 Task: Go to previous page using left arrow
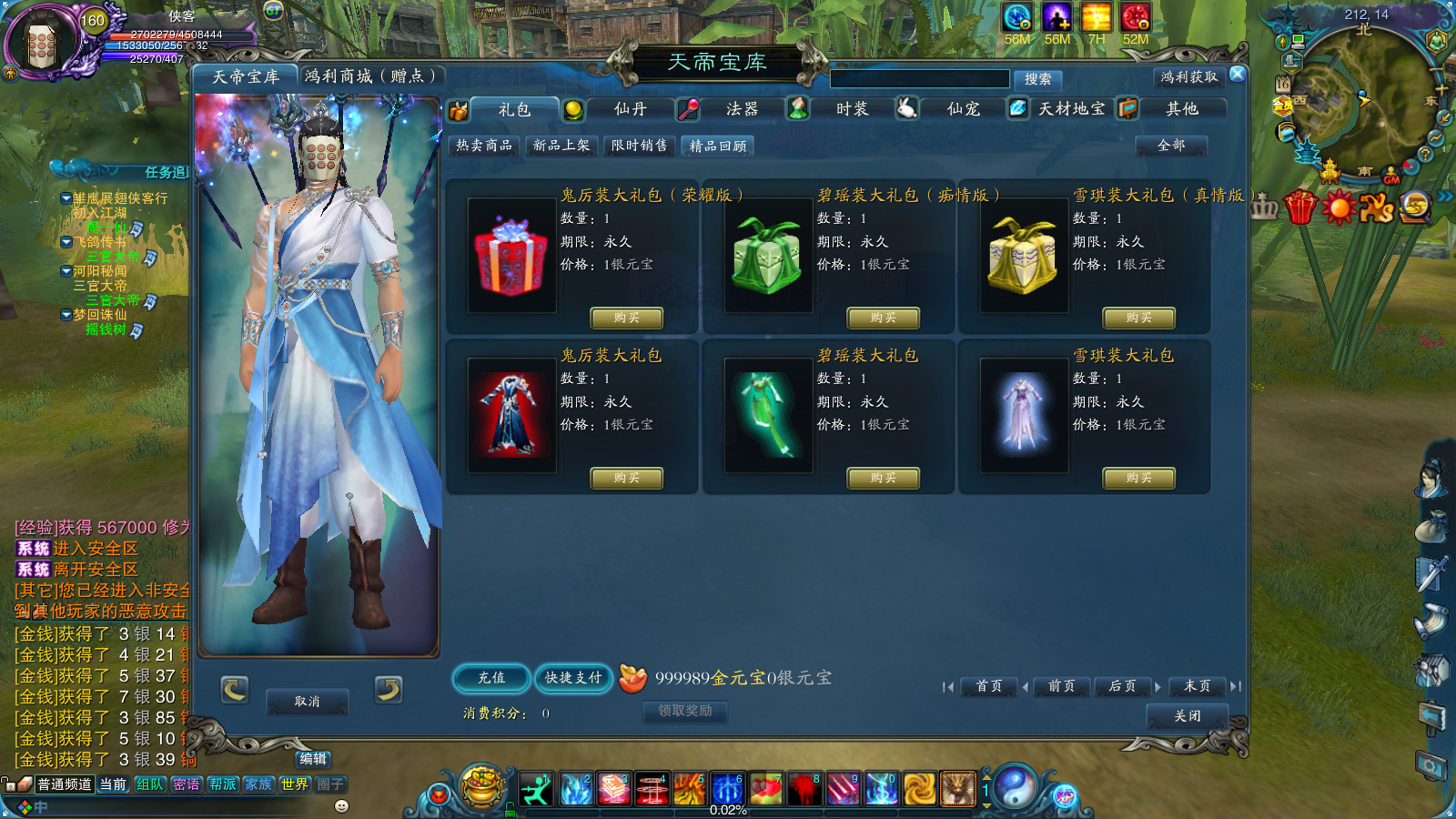[1026, 688]
